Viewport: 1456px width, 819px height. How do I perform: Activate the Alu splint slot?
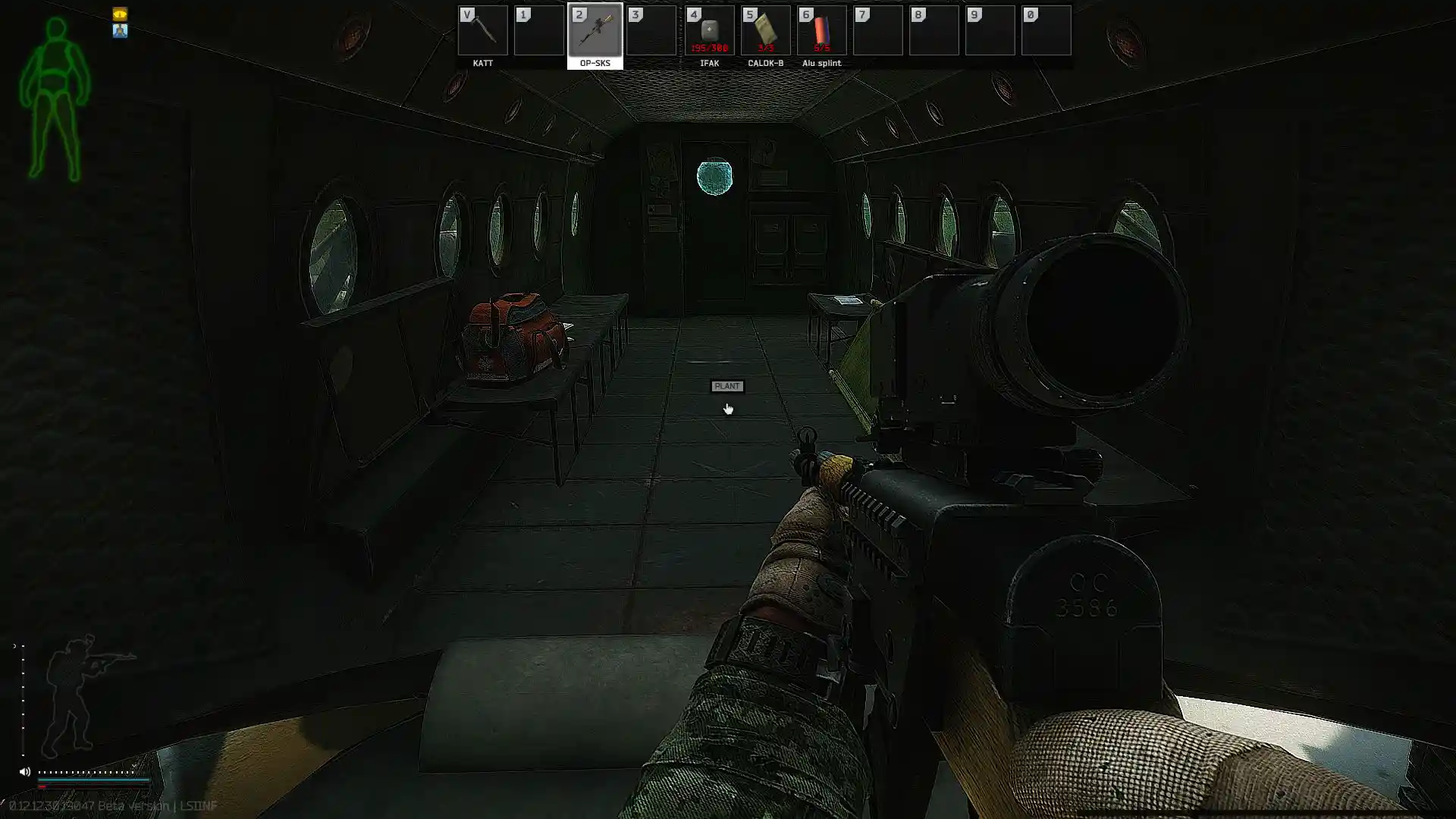821,31
